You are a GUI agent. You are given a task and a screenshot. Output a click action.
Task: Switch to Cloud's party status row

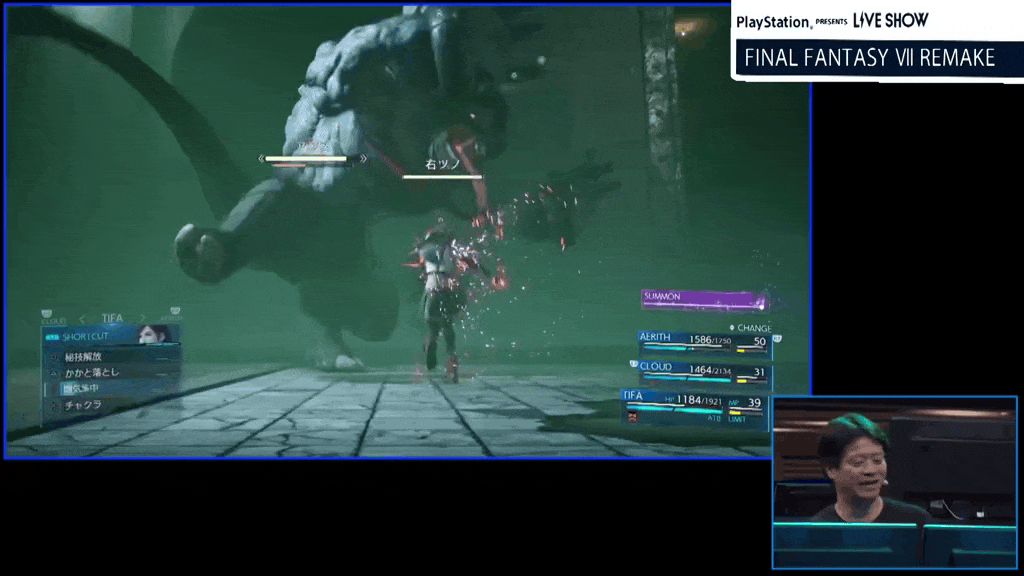click(x=704, y=371)
